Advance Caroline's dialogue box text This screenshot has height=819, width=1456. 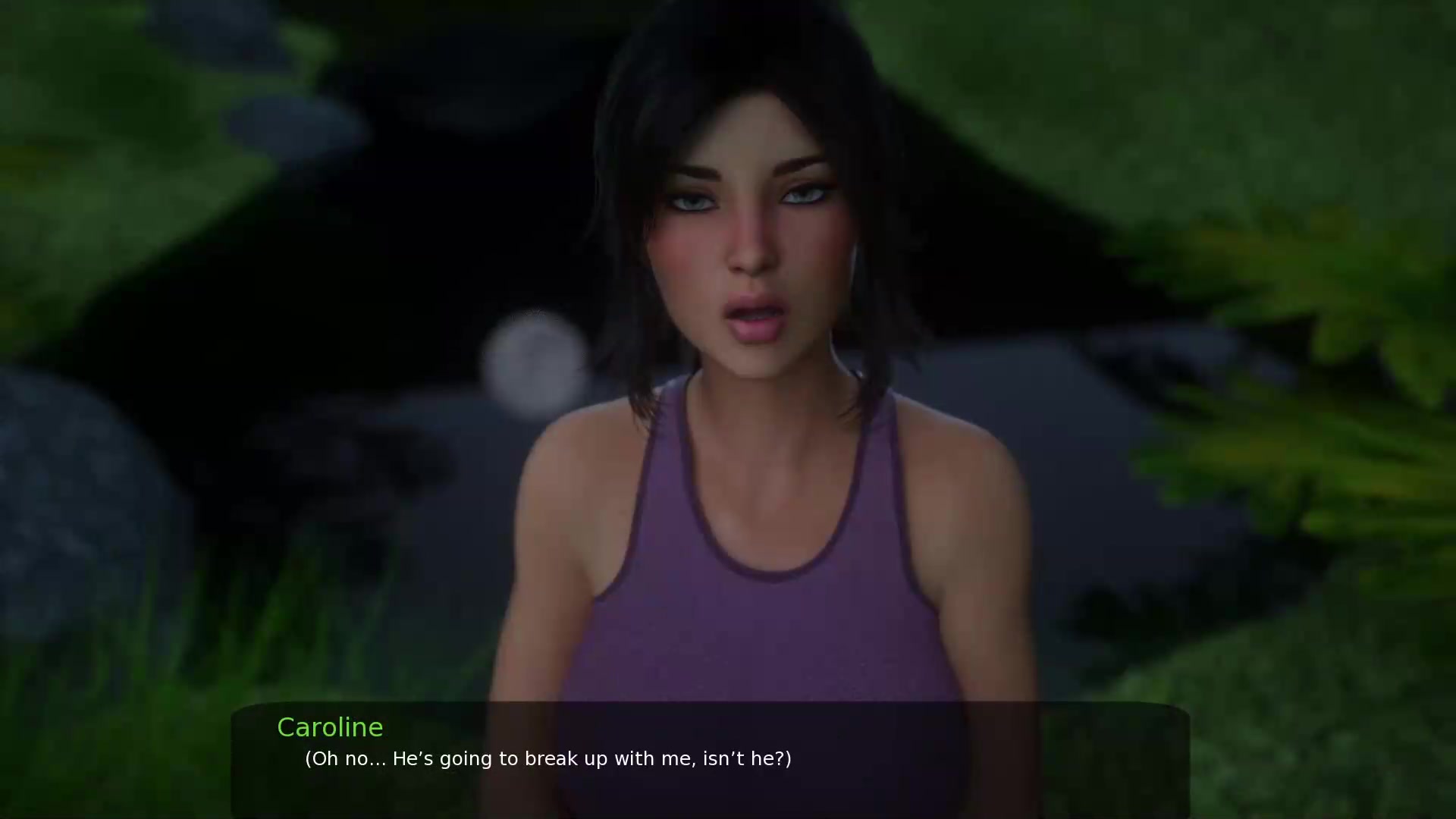pyautogui.click(x=710, y=758)
